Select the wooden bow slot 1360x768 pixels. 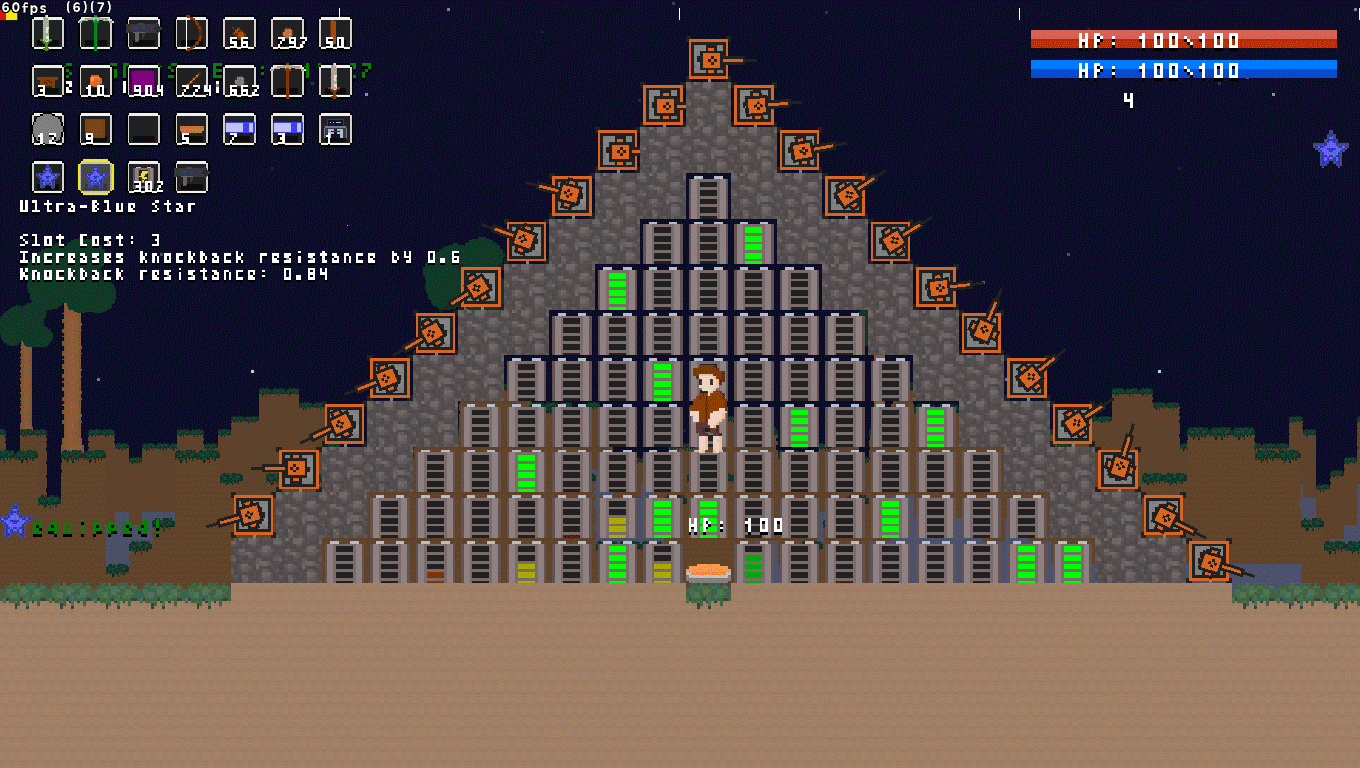coord(191,33)
